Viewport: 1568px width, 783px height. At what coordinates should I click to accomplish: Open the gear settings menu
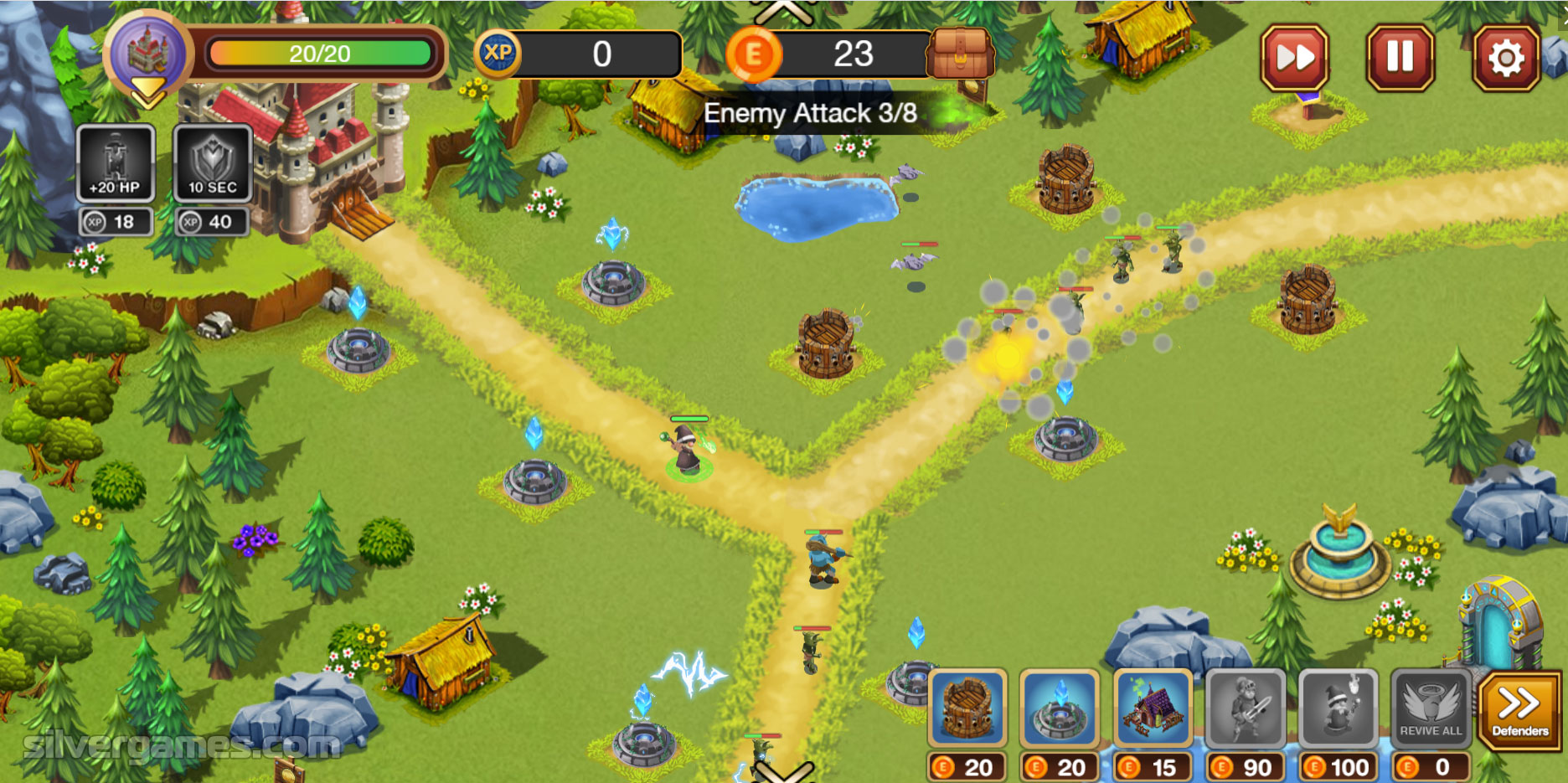[1506, 58]
